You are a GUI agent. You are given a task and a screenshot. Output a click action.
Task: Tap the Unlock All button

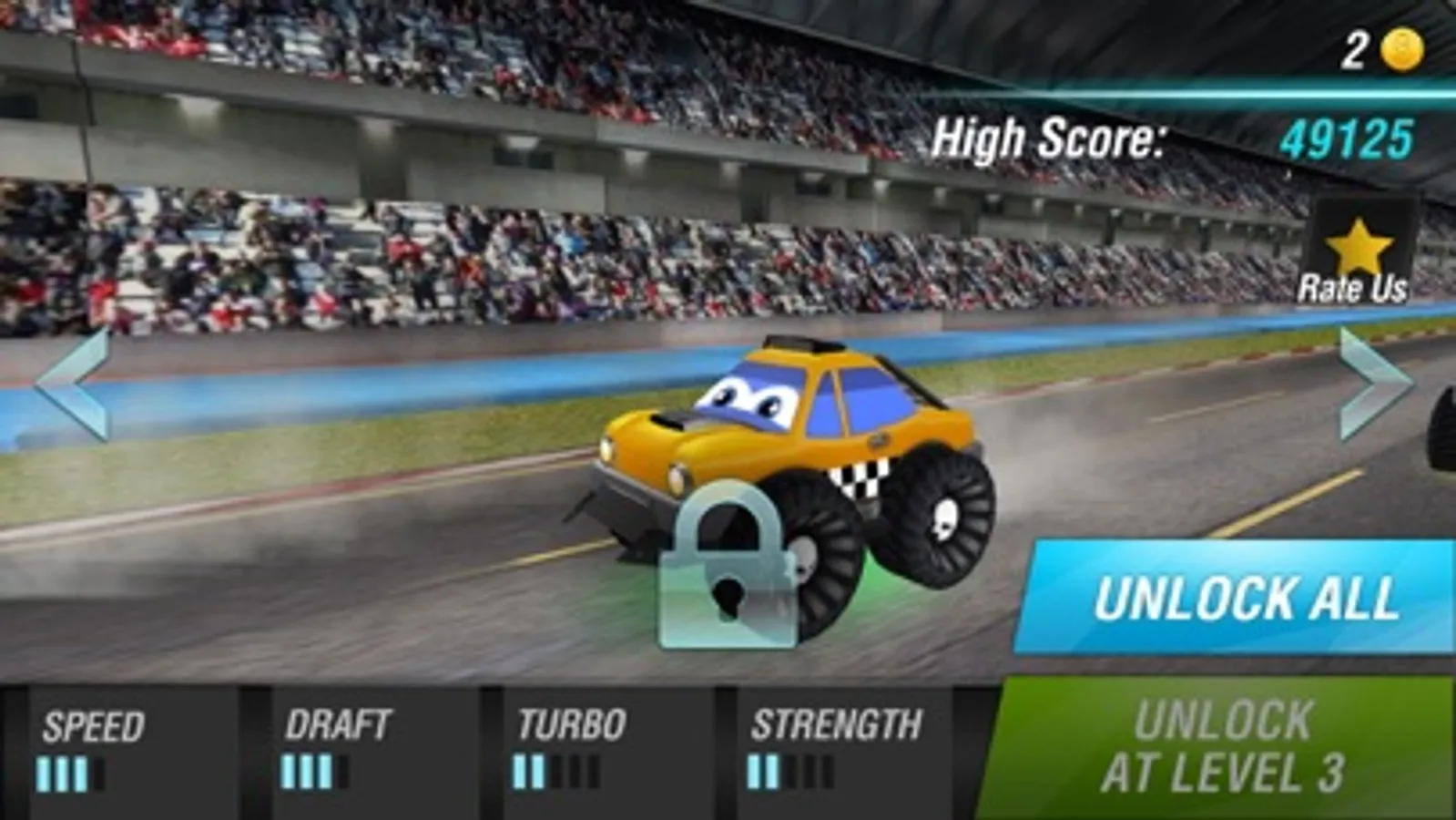[1240, 599]
